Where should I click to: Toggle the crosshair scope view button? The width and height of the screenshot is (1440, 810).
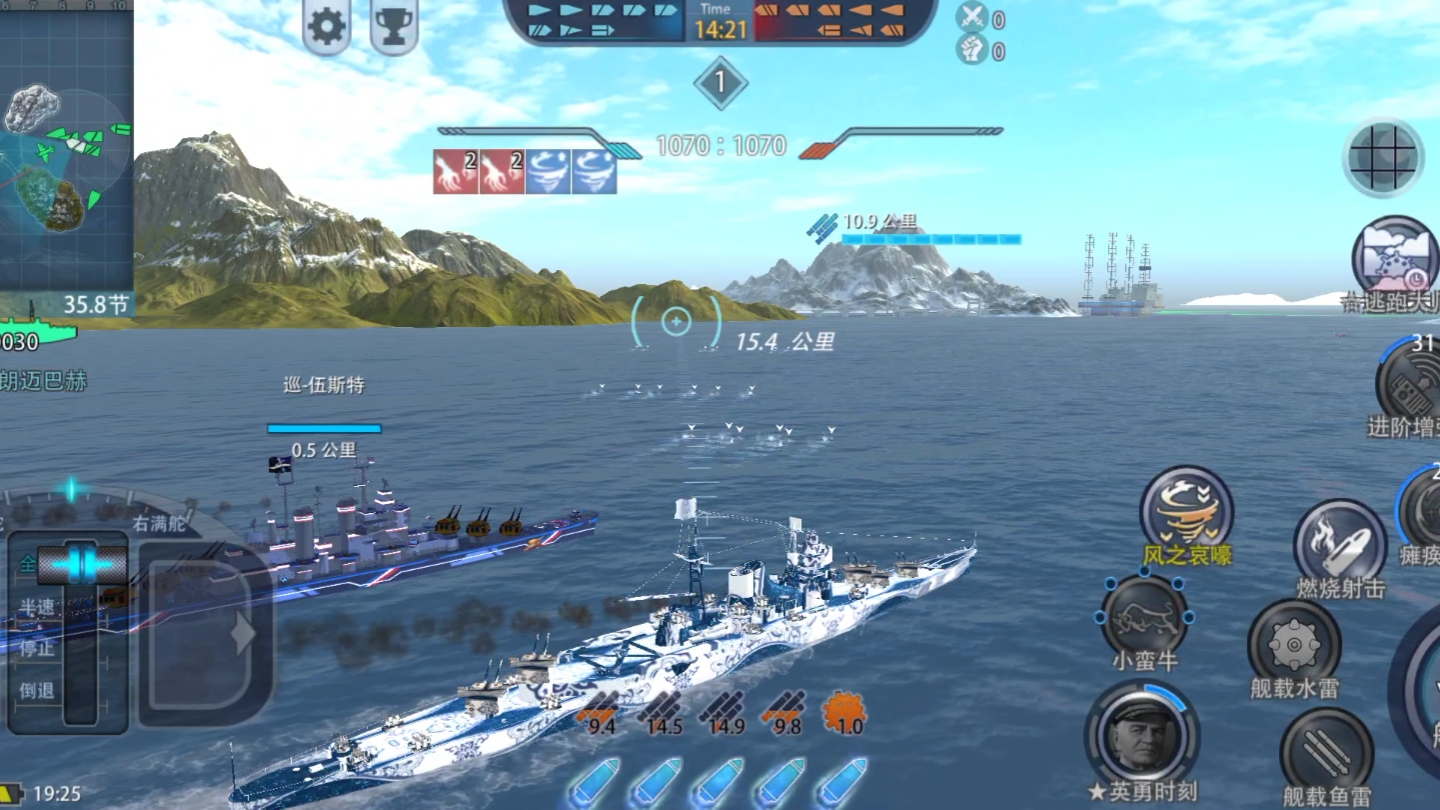click(1384, 157)
